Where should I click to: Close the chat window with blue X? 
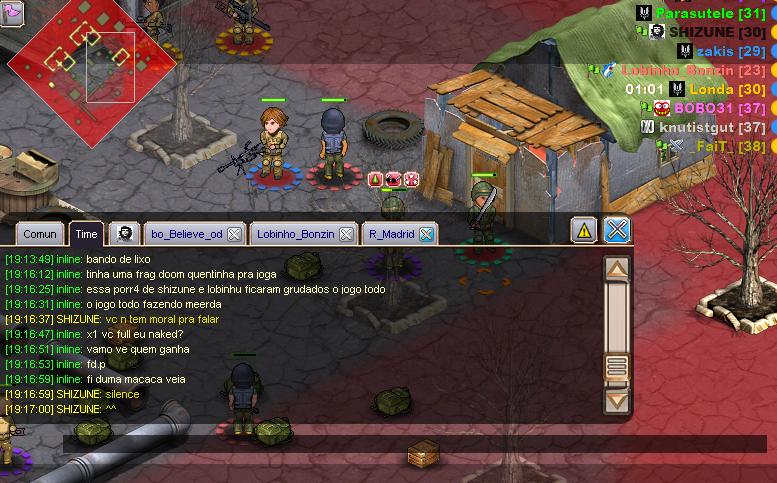coord(618,230)
